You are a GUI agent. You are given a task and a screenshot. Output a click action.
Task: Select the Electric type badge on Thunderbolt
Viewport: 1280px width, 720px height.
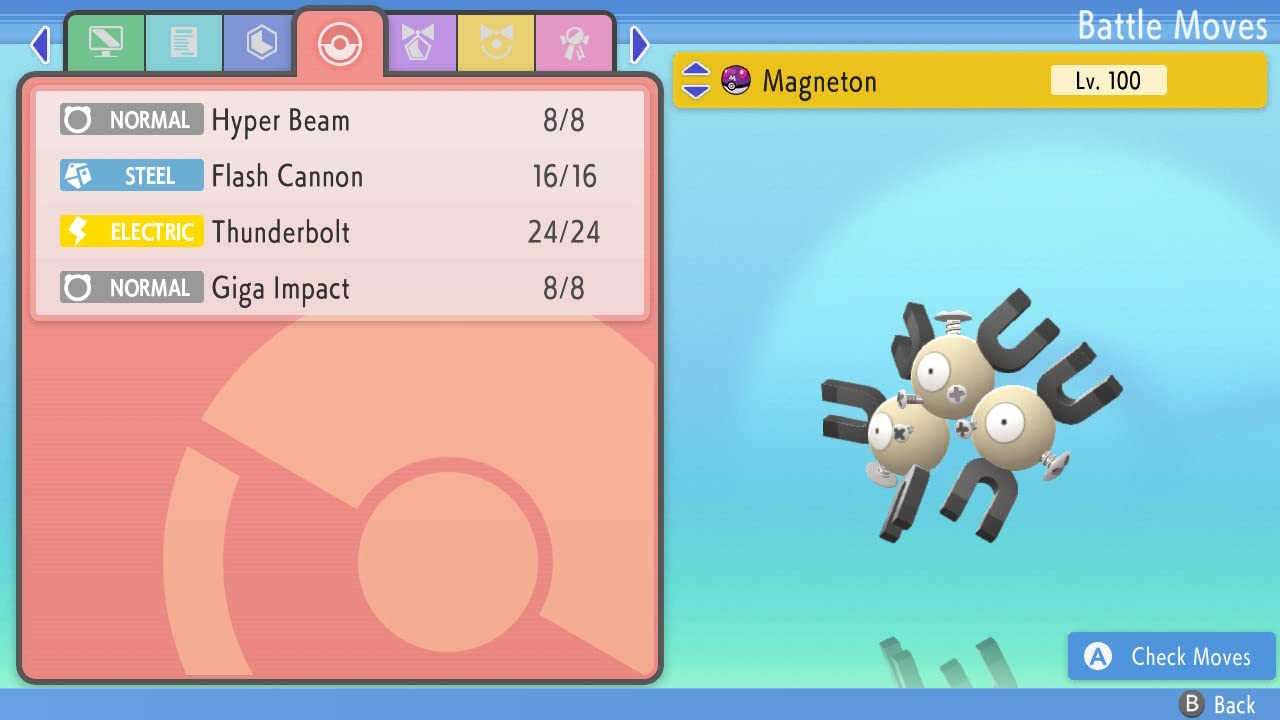[x=131, y=231]
